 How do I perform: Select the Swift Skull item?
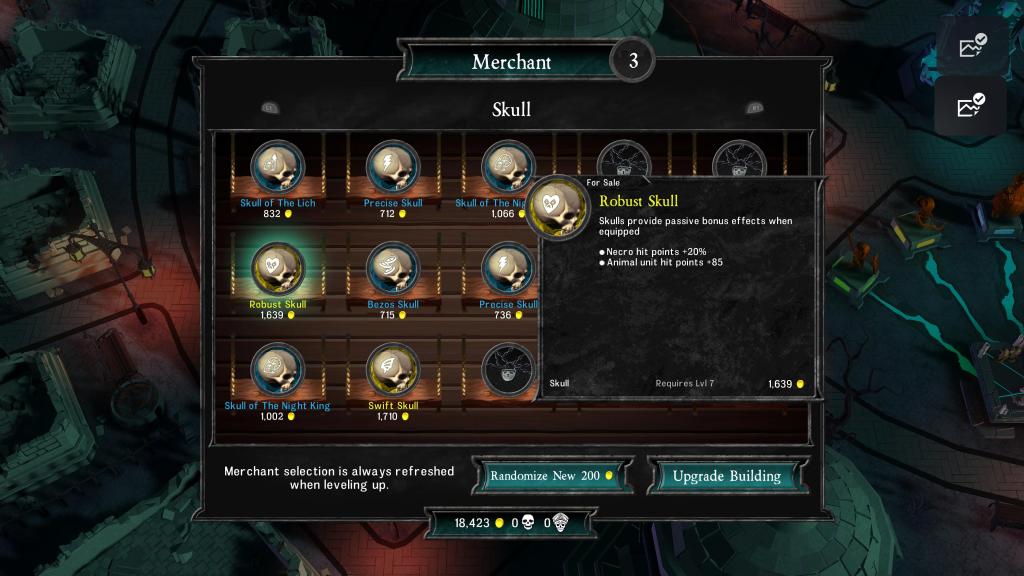point(393,371)
